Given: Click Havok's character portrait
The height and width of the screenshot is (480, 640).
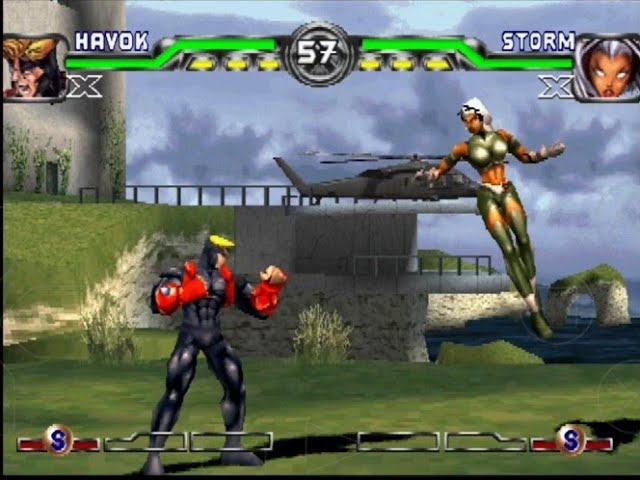Looking at the screenshot, I should [34, 67].
